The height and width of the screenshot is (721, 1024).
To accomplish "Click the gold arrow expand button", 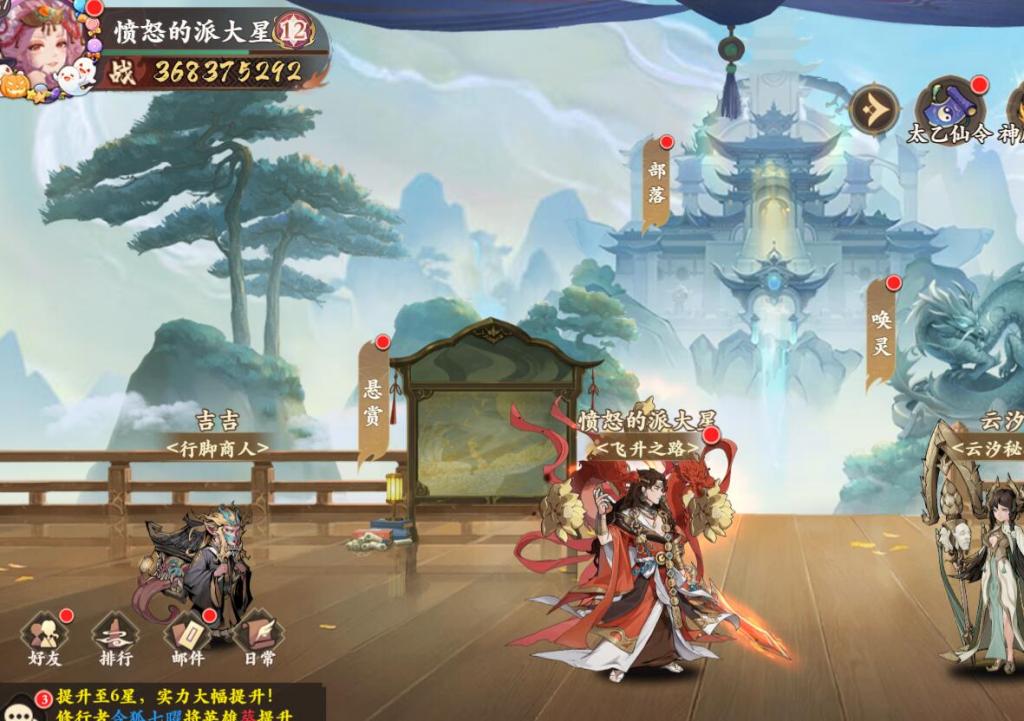I will click(x=874, y=108).
